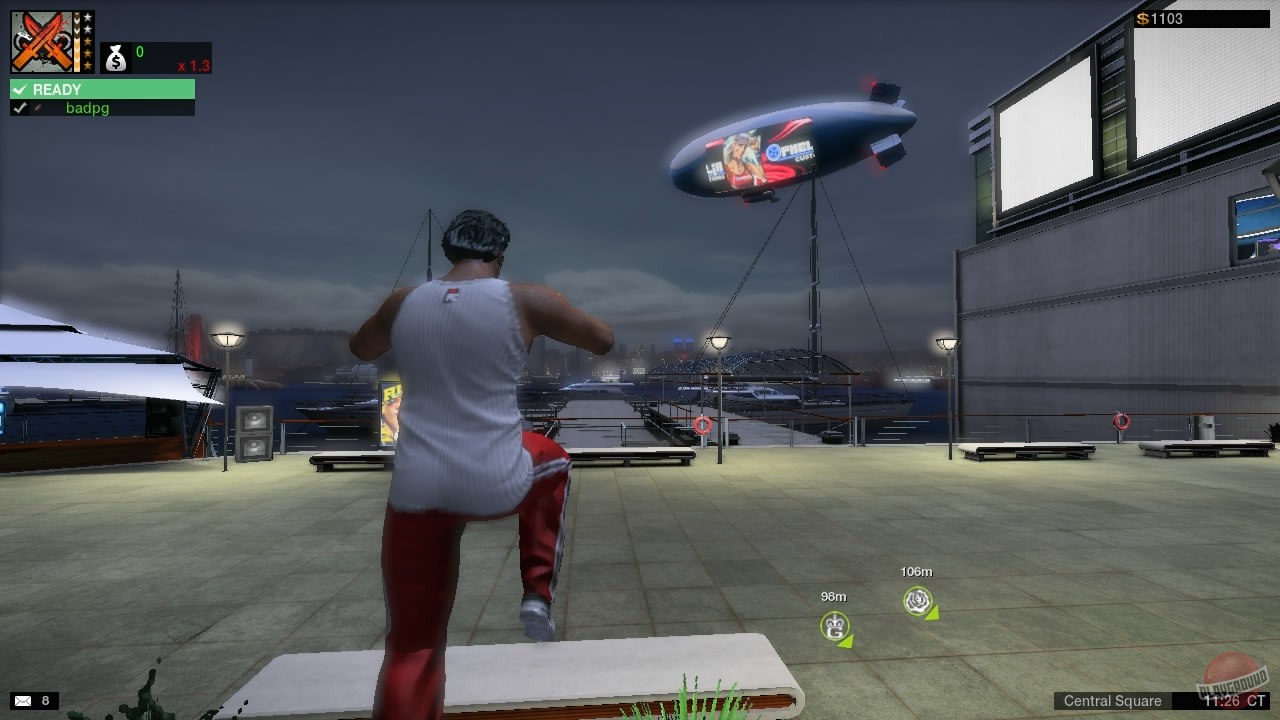
Task: Open the money bag bounty counter
Action: coord(115,58)
